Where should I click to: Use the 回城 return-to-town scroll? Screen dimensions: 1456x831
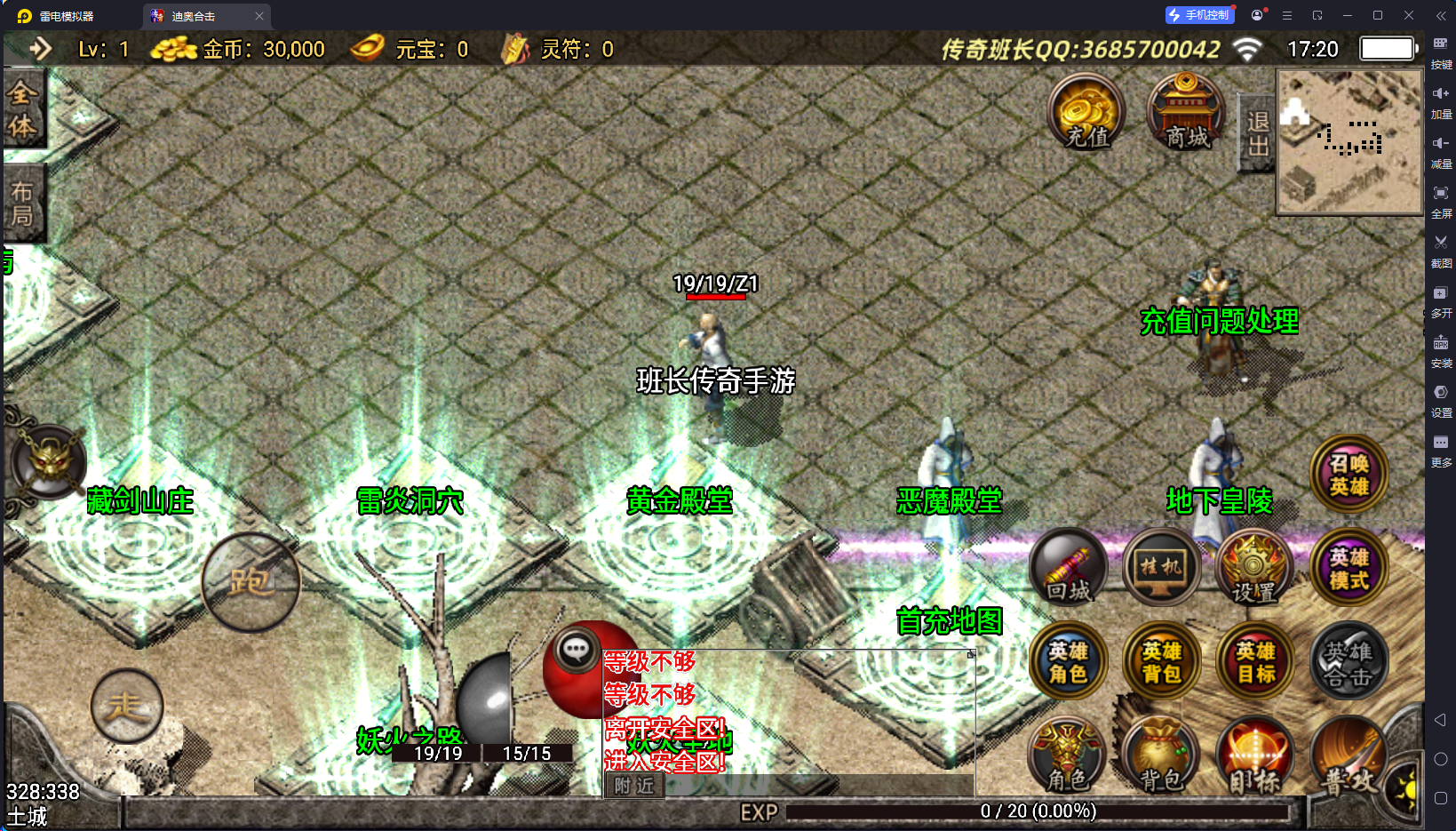1068,569
